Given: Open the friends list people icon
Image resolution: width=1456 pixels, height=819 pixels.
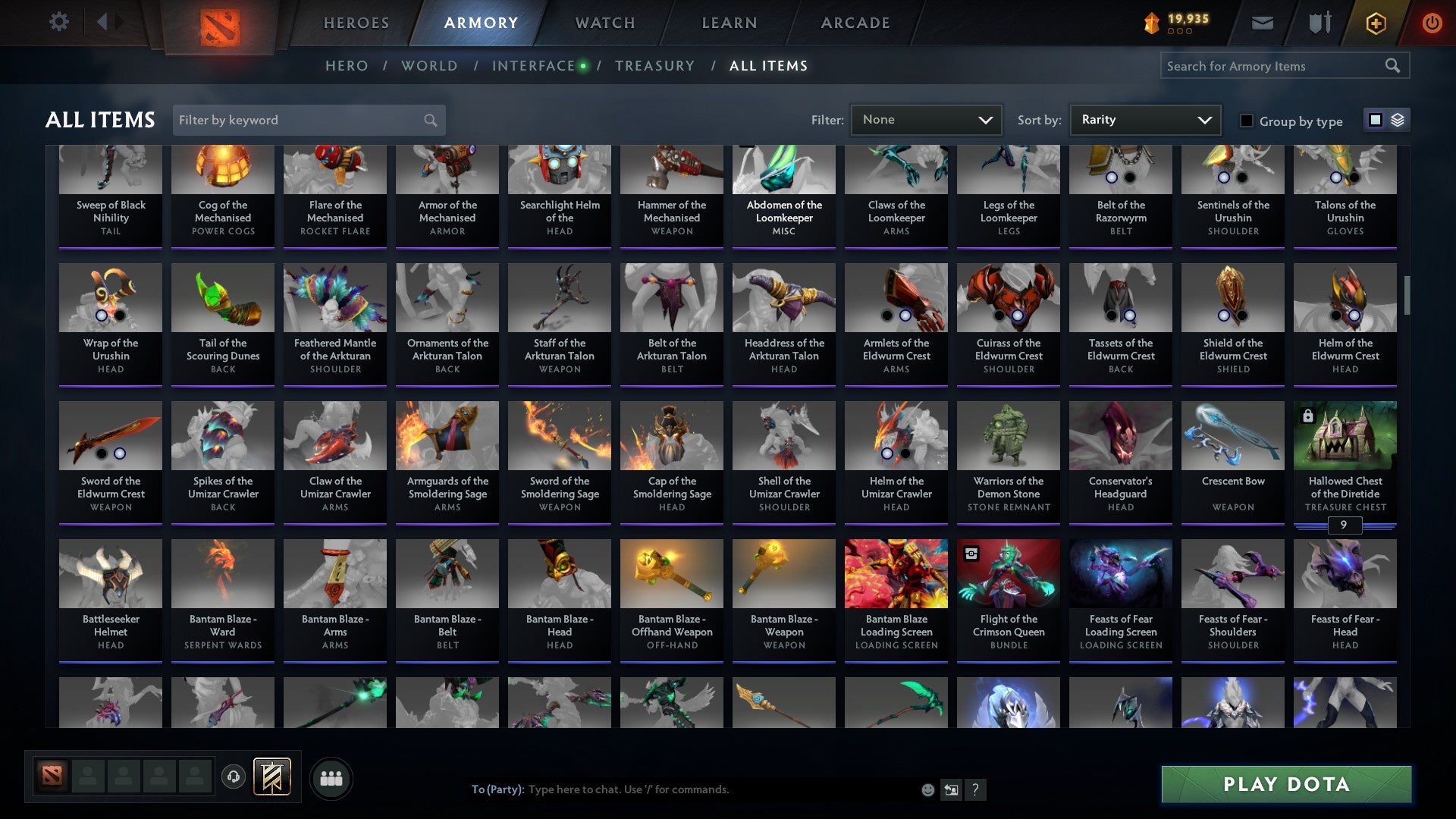Looking at the screenshot, I should click(x=330, y=777).
